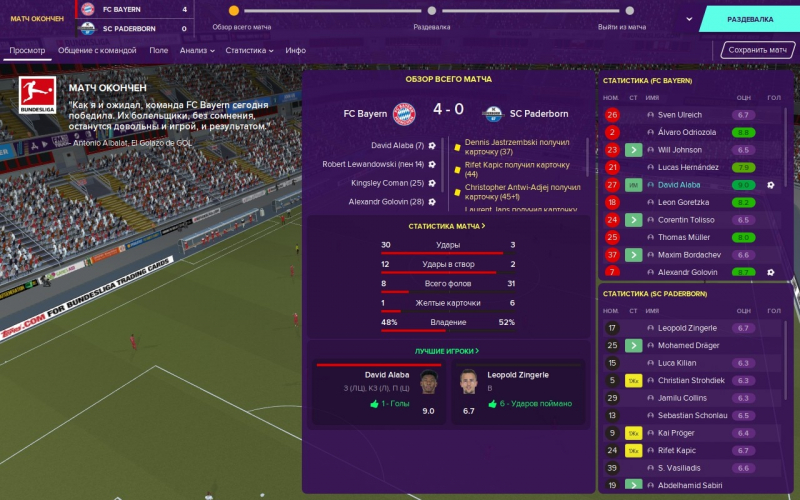Expand the Статистика dropdown menu

(249, 50)
